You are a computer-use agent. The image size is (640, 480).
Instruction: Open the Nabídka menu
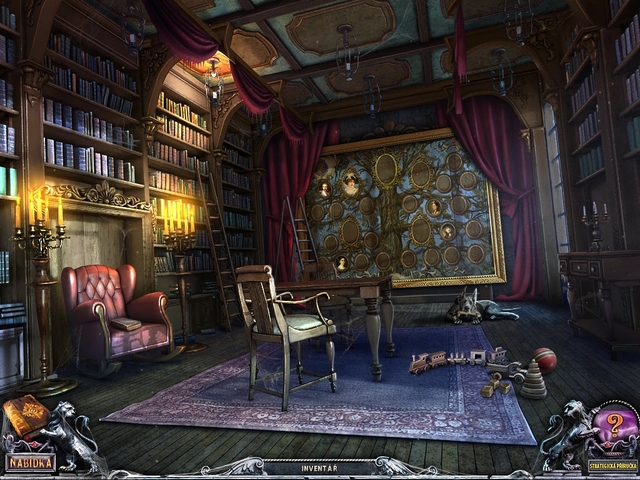click(30, 463)
